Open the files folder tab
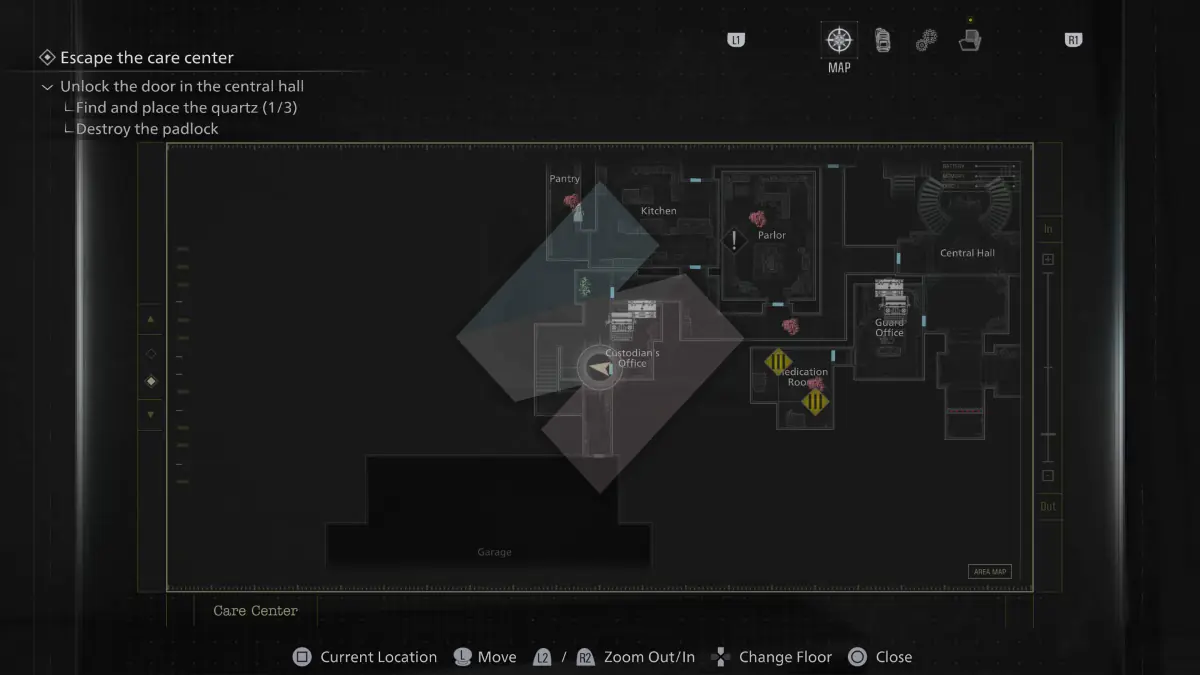Viewport: 1200px width, 675px height. [x=969, y=41]
